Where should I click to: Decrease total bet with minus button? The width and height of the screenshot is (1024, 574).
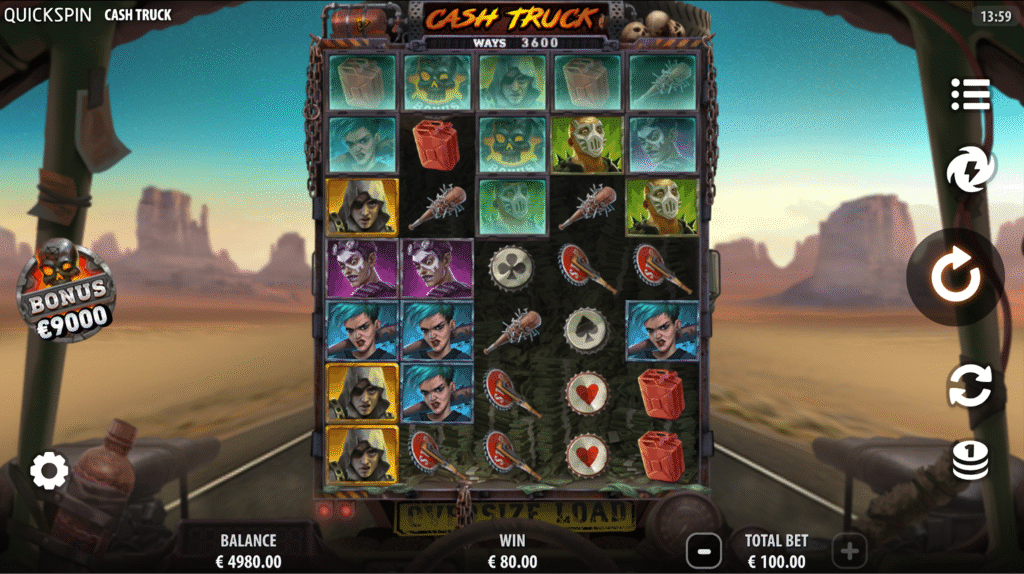pyautogui.click(x=704, y=550)
